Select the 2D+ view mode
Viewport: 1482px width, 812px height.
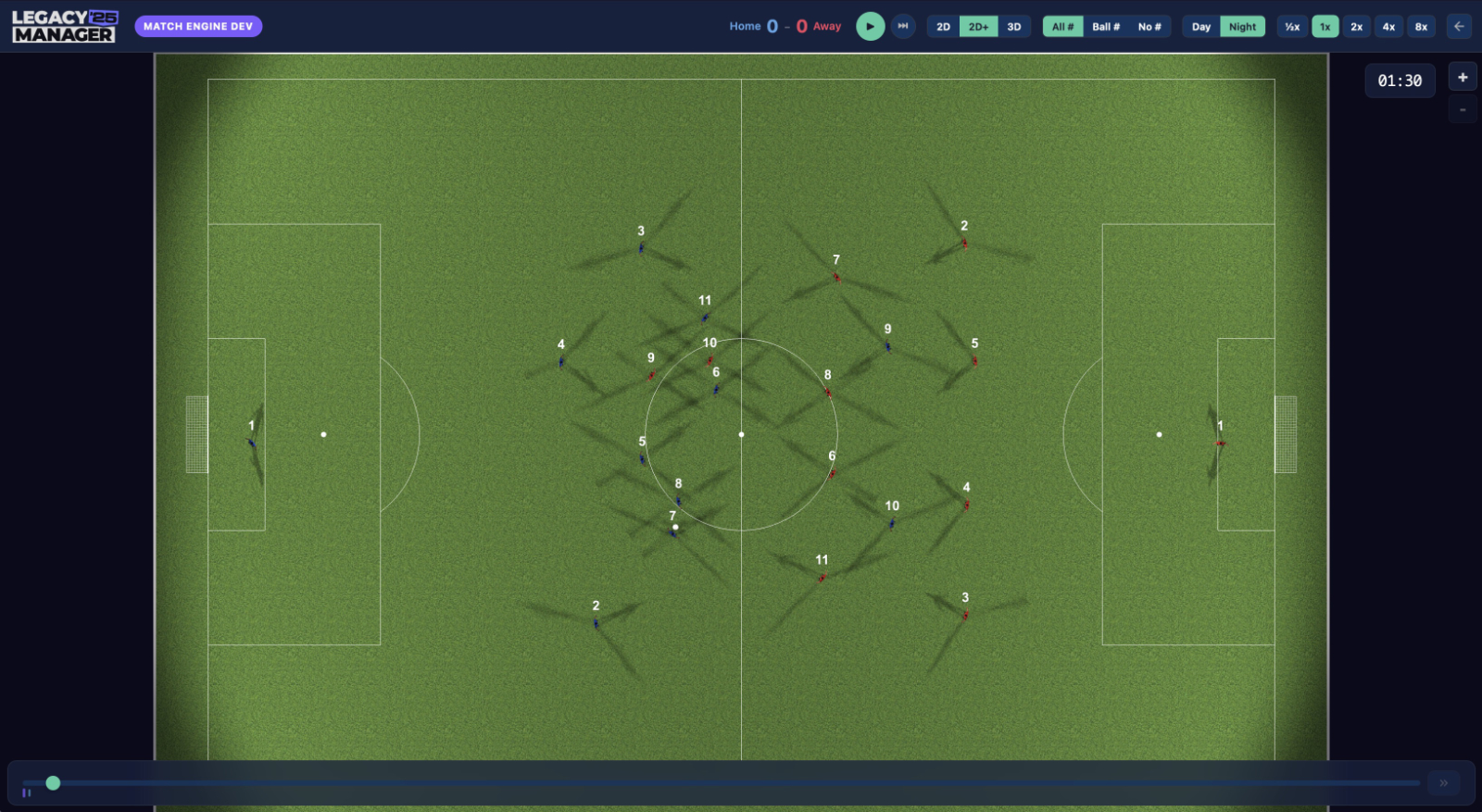tap(978, 27)
